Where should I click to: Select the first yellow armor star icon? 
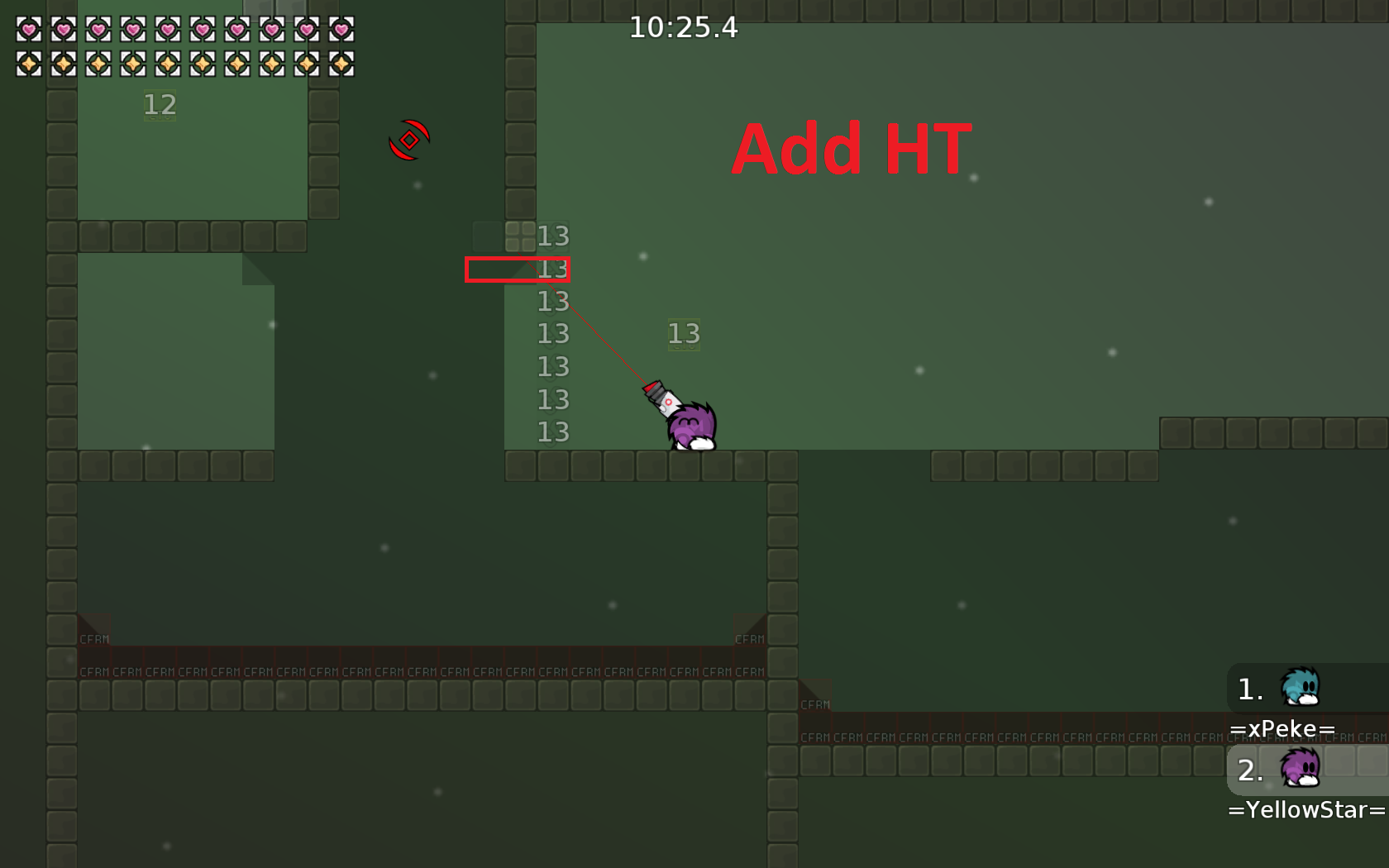point(27,64)
